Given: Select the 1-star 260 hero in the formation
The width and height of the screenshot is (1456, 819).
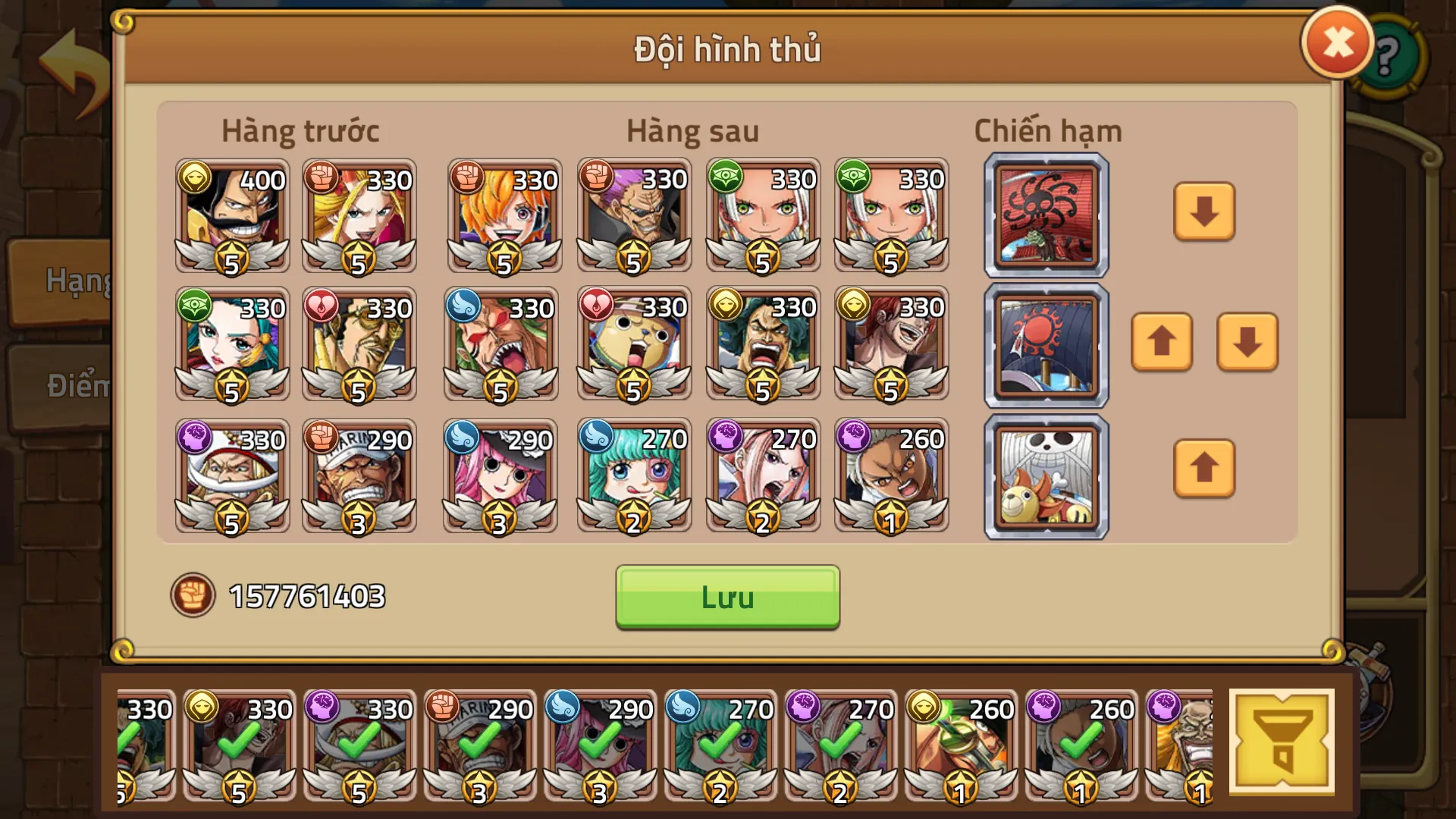Looking at the screenshot, I should tap(891, 474).
